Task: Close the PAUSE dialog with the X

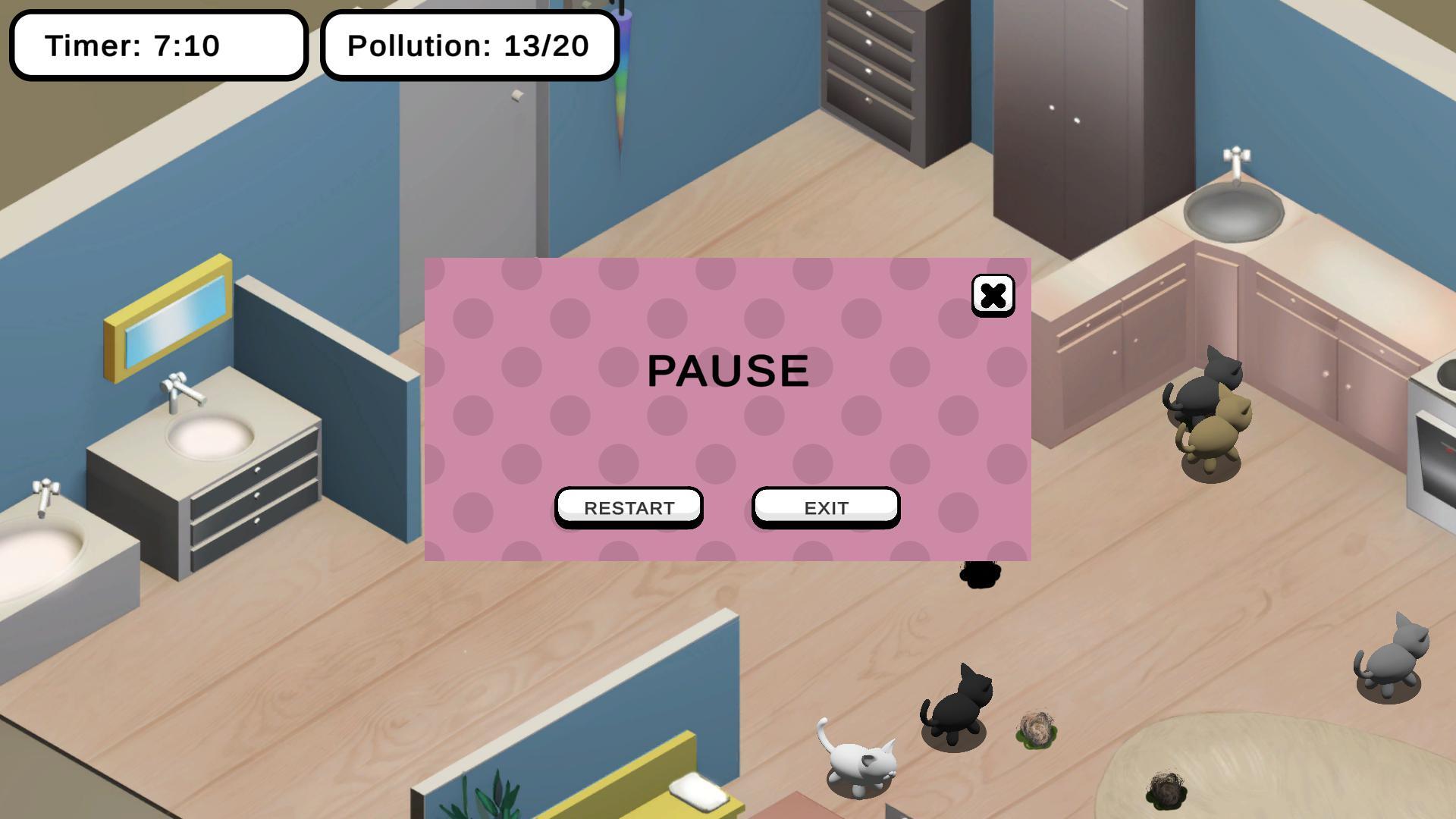Action: 992,296
